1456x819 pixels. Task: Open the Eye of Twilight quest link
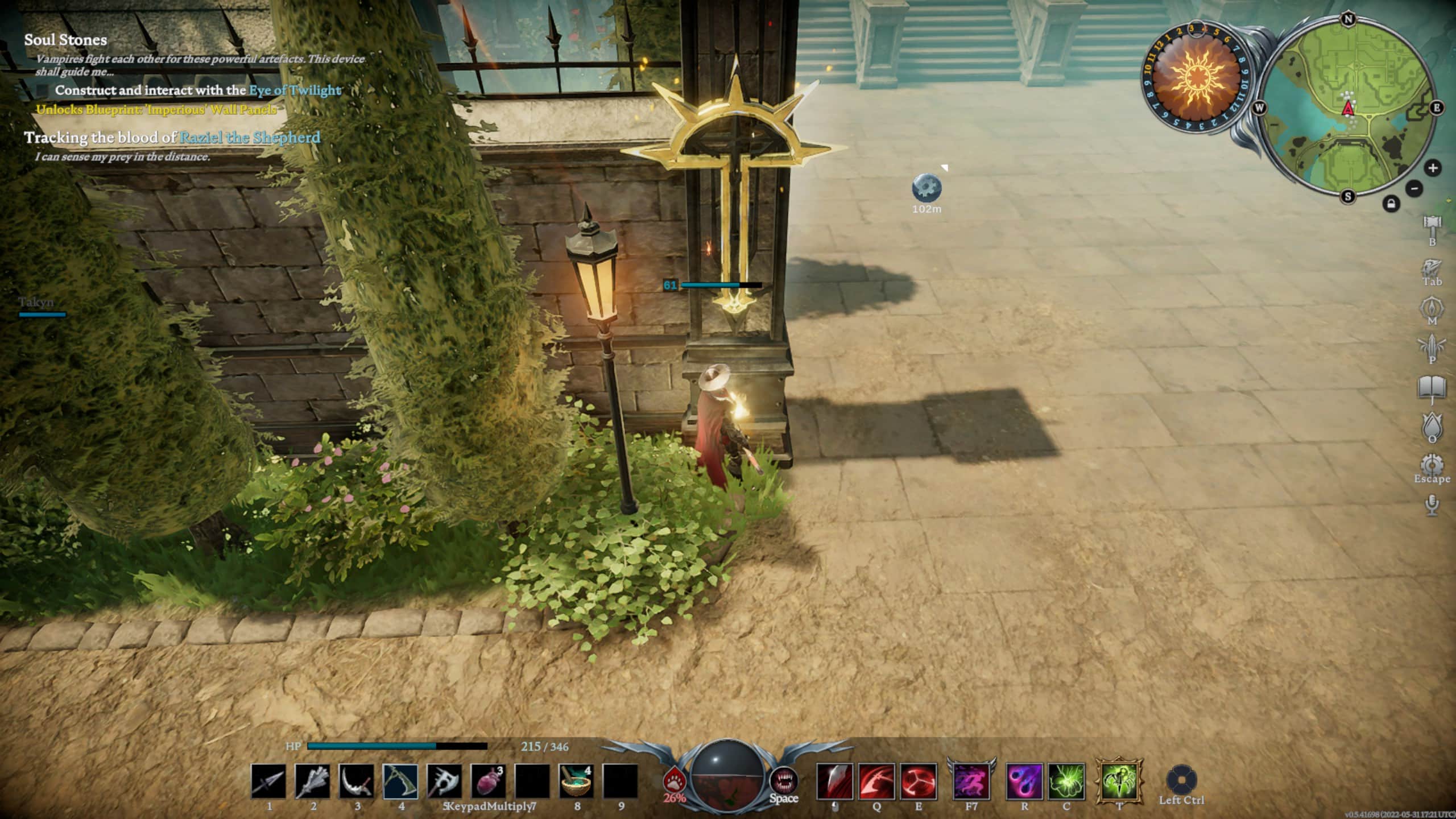click(x=295, y=90)
